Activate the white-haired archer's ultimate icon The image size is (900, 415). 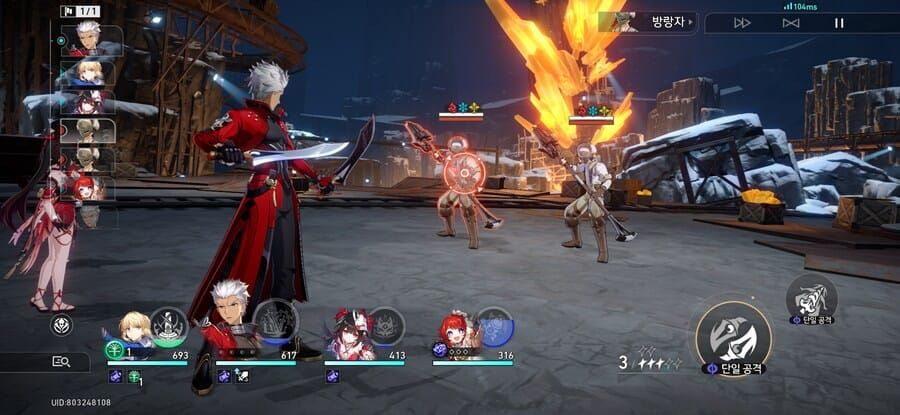(275, 321)
